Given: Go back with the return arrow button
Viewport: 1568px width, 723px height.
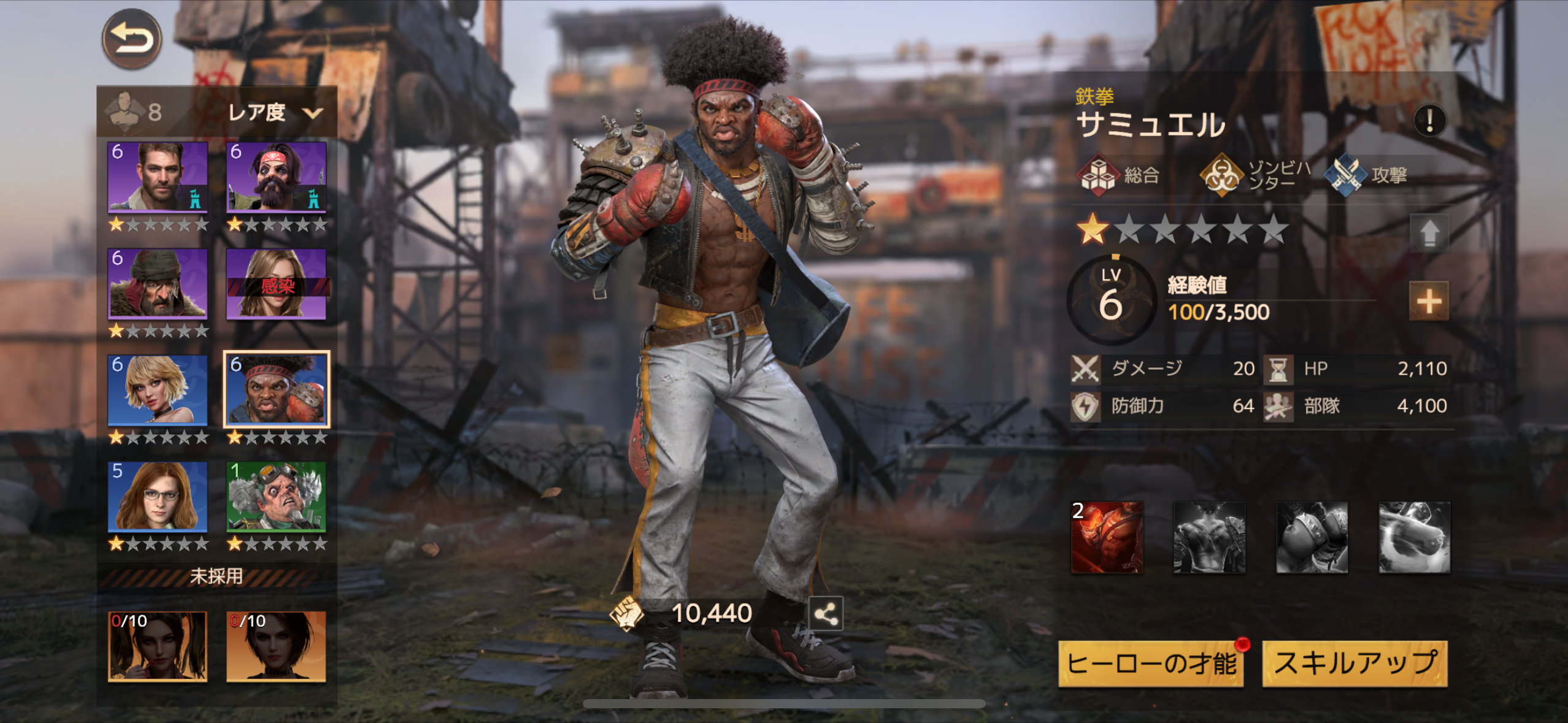Looking at the screenshot, I should (x=131, y=39).
